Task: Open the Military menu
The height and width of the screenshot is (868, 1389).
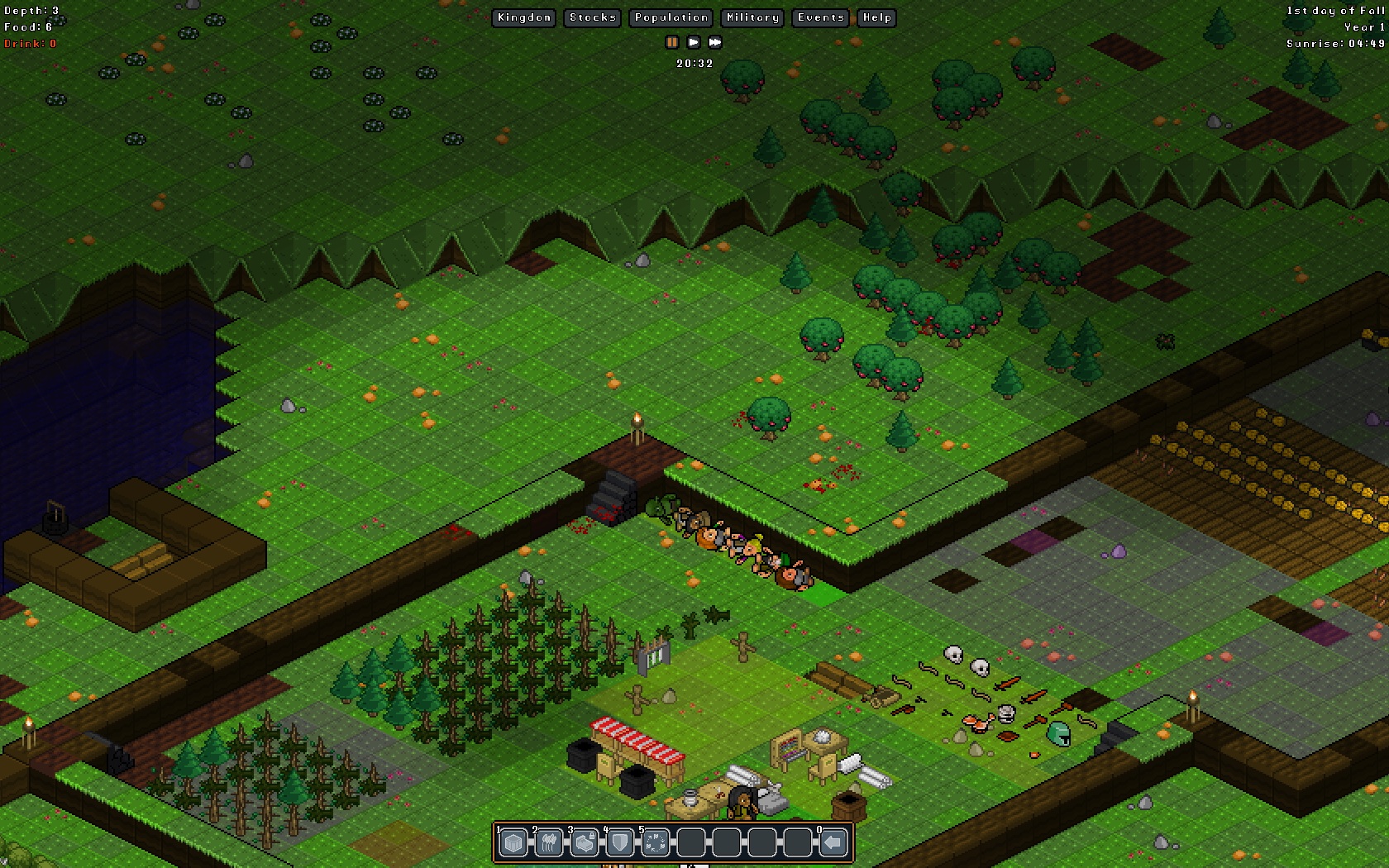Action: [752, 17]
